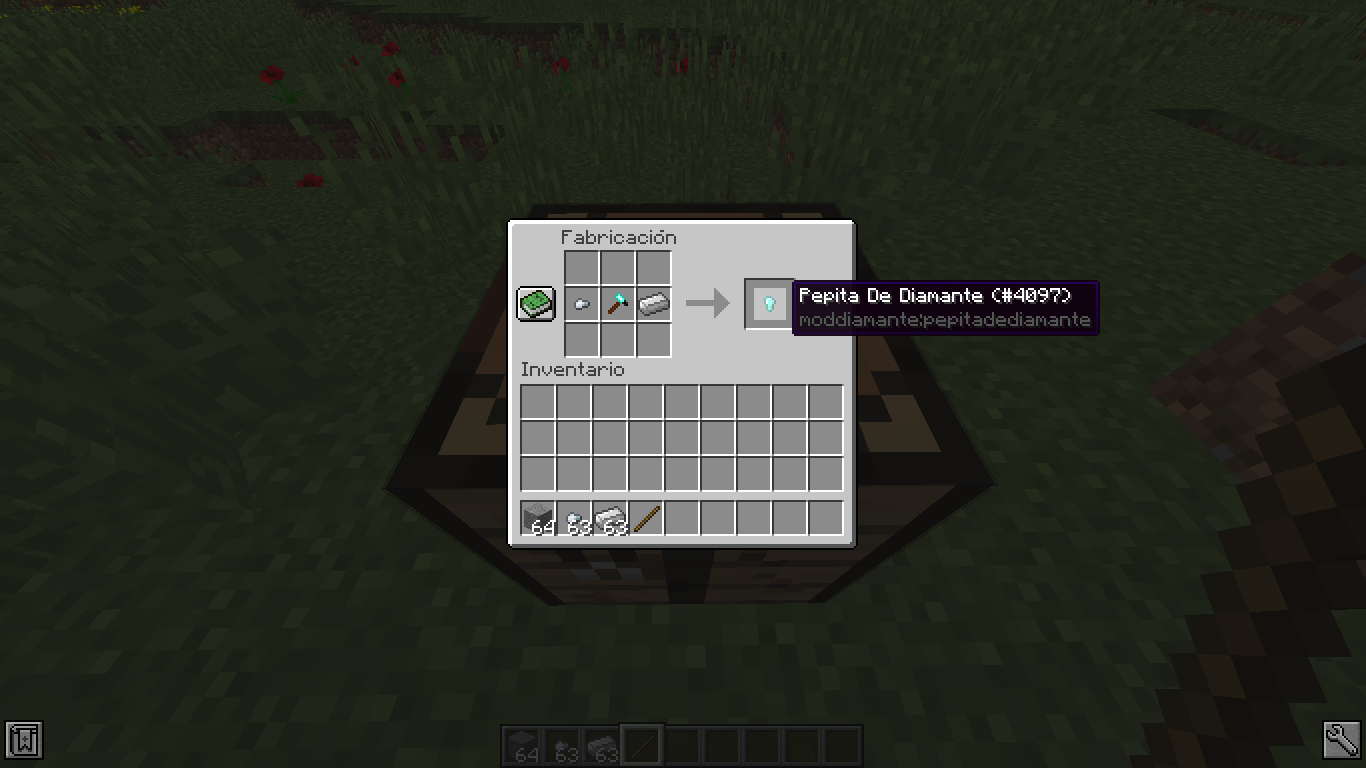Click the empty top-left crafting grid slot
The height and width of the screenshot is (768, 1366).
click(x=583, y=268)
